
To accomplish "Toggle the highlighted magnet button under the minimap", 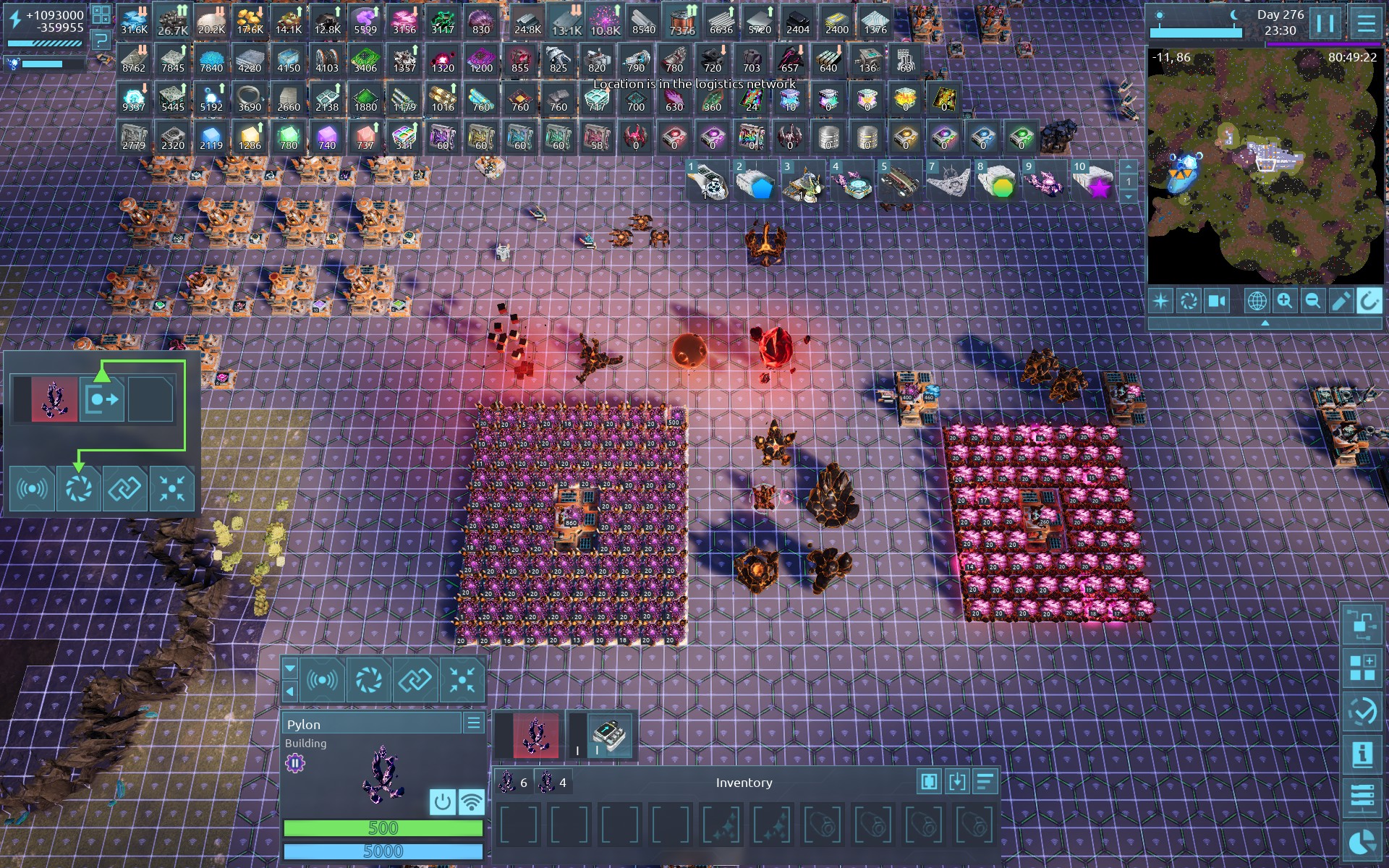I will point(1368,301).
